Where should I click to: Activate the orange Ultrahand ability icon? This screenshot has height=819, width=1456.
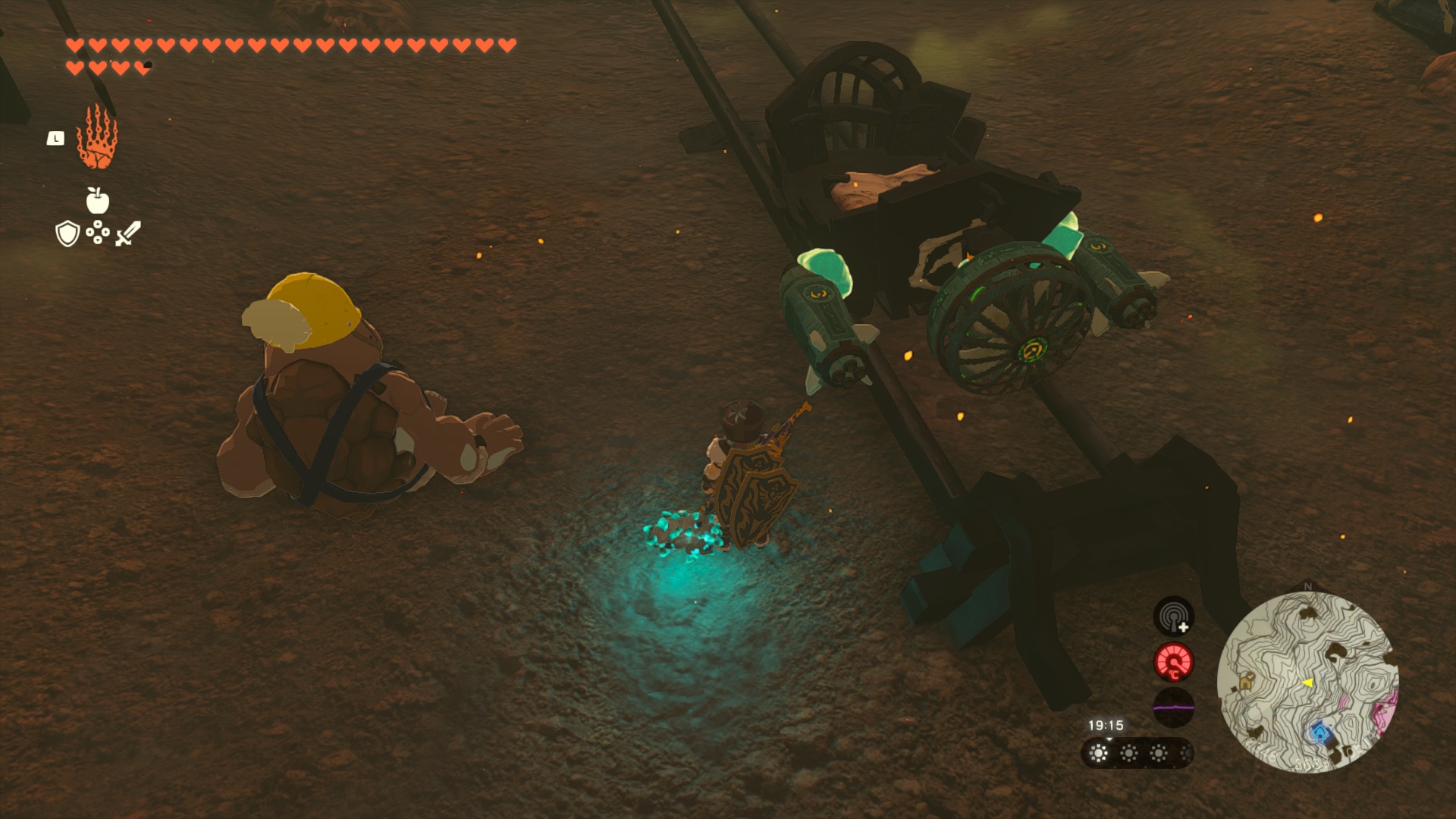tap(97, 137)
